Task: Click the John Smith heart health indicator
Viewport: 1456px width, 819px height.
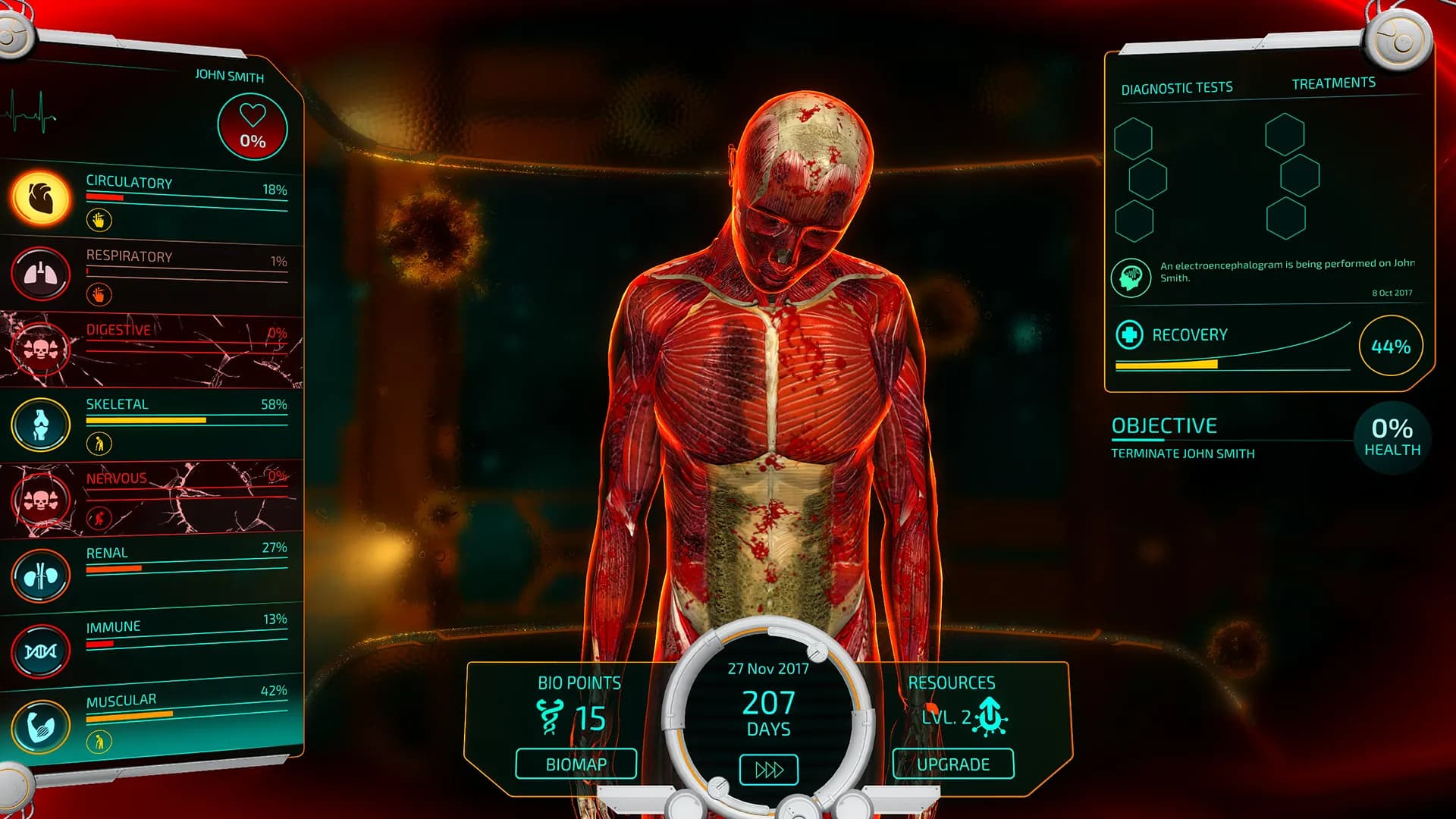Action: point(253,127)
